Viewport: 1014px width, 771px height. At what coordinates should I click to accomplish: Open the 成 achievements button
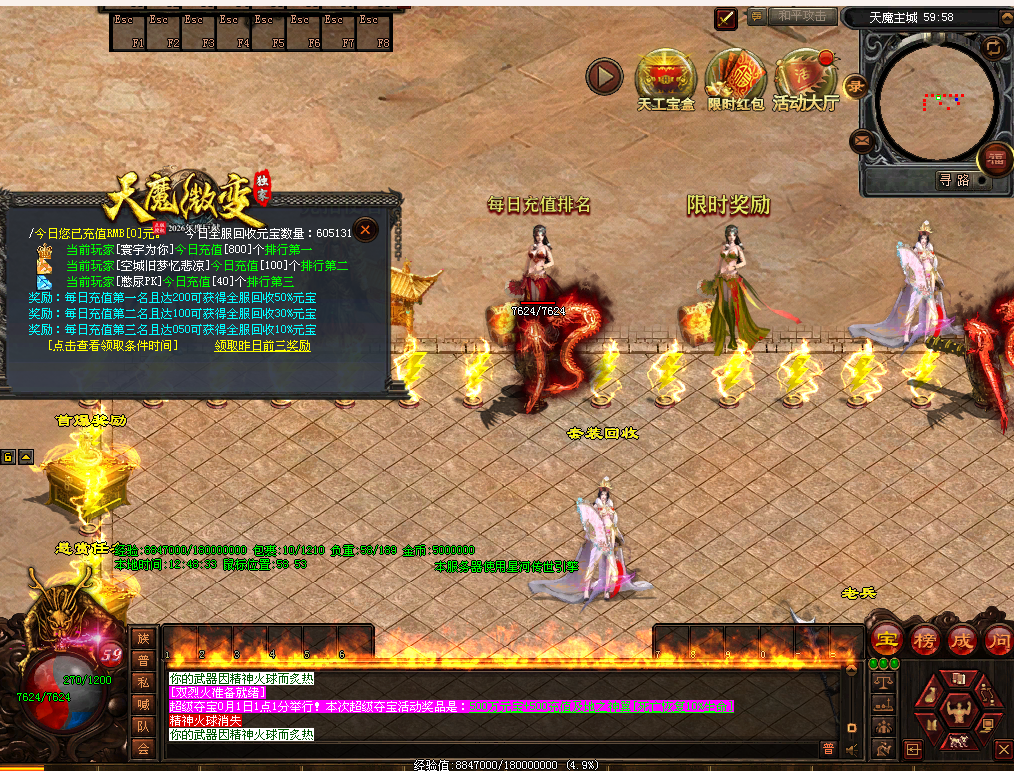[x=962, y=639]
